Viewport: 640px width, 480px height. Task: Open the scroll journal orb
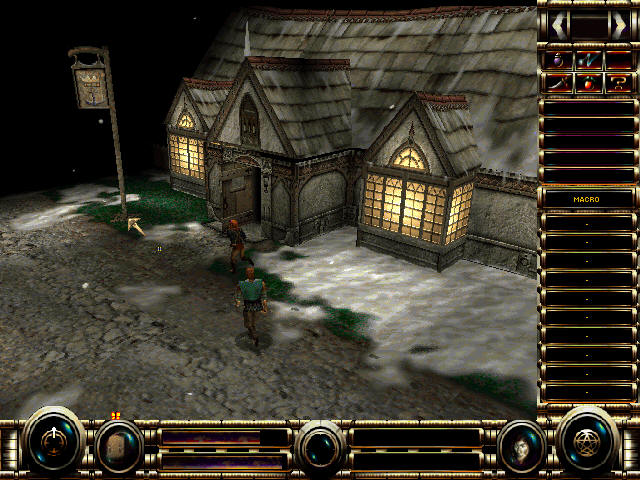pyautogui.click(x=118, y=446)
